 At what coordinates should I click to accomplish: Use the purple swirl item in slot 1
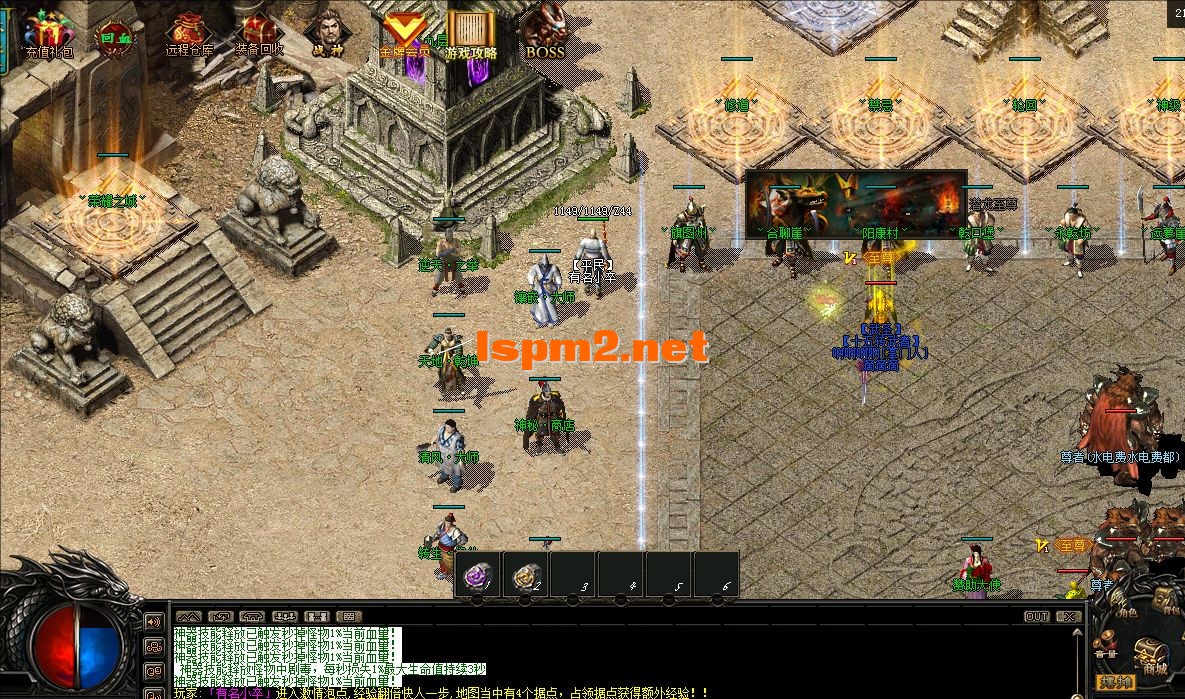pos(479,575)
